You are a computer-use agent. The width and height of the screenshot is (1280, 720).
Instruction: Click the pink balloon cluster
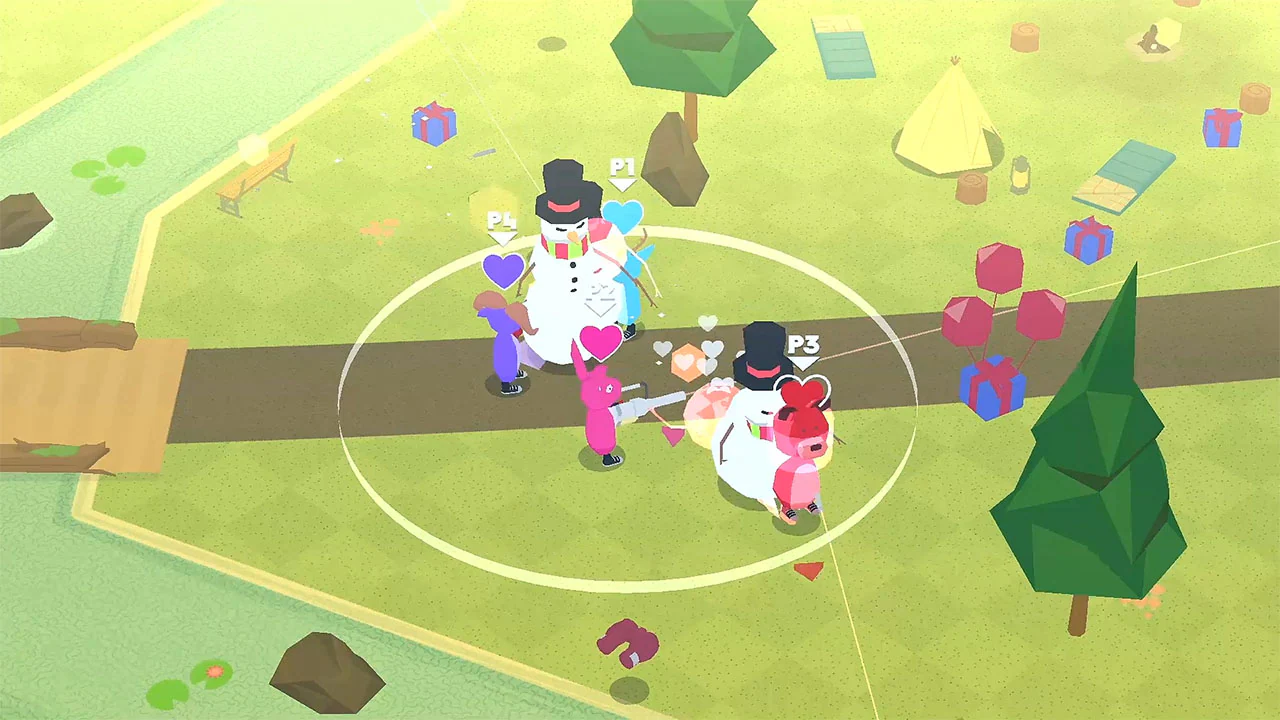[x=1000, y=300]
